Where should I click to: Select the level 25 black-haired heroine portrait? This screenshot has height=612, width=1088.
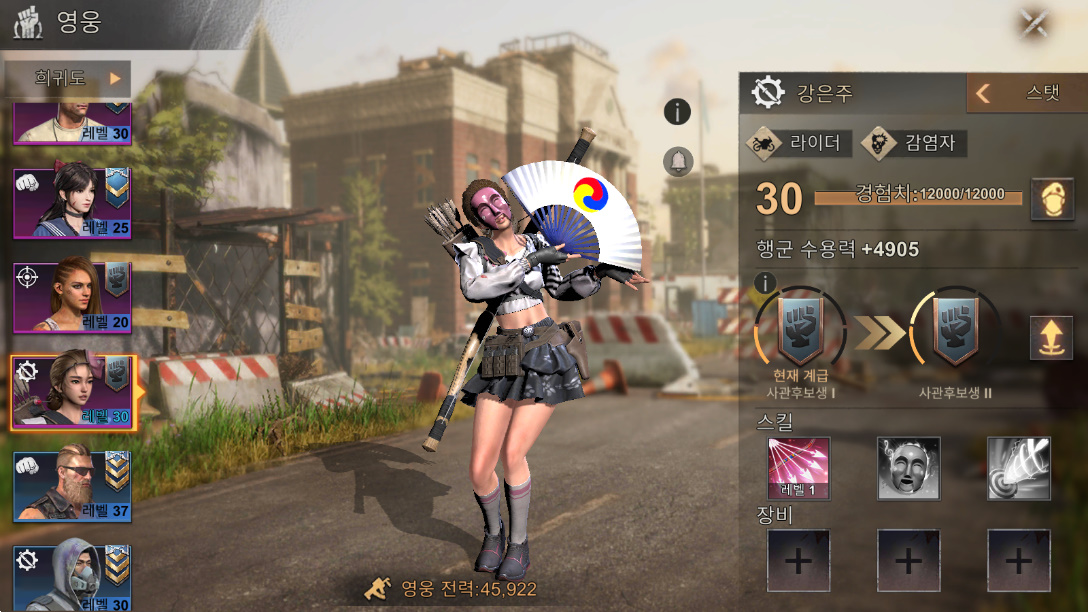(x=72, y=203)
